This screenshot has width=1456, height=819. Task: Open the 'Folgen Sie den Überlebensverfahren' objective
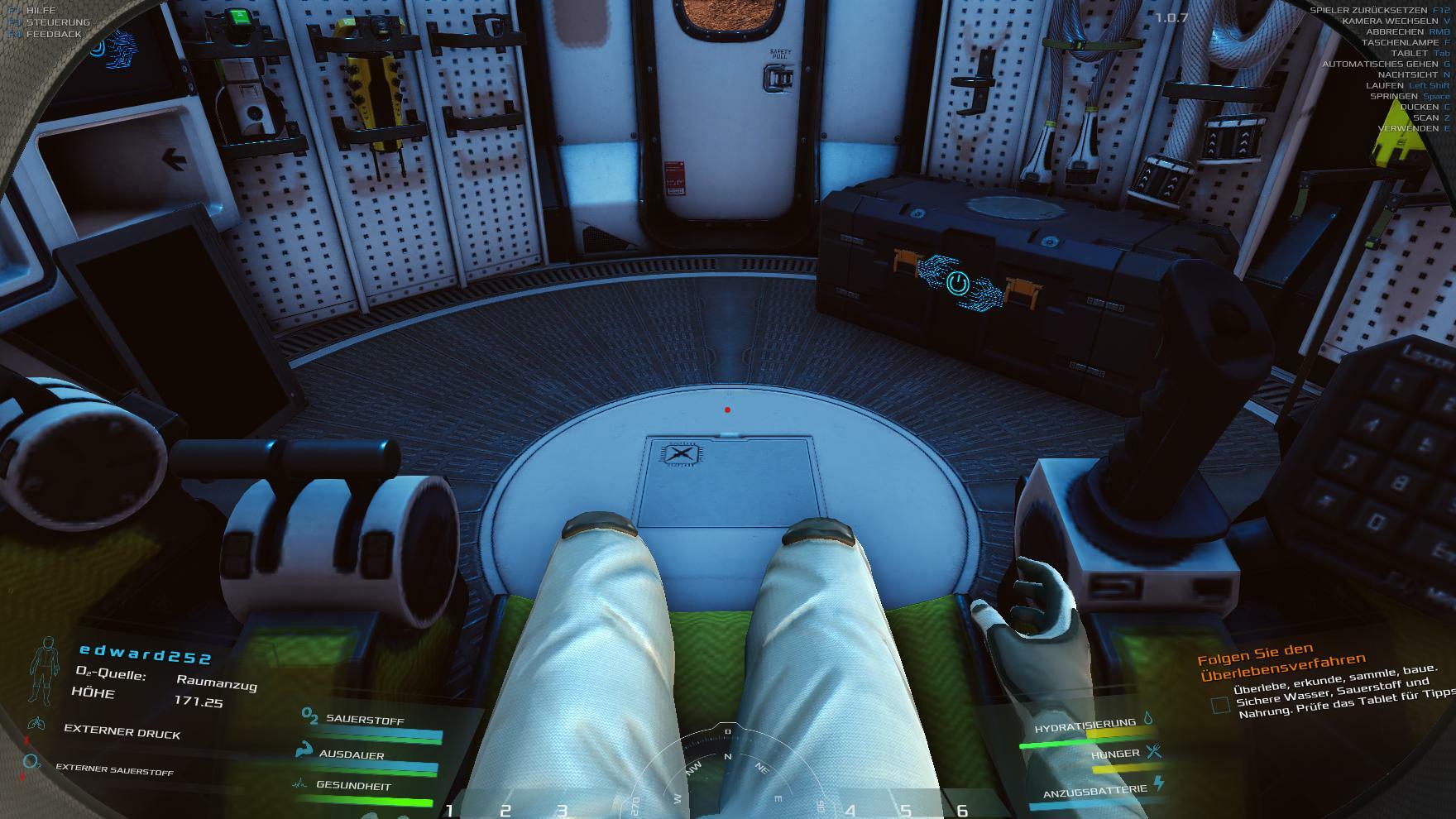pos(1281,659)
